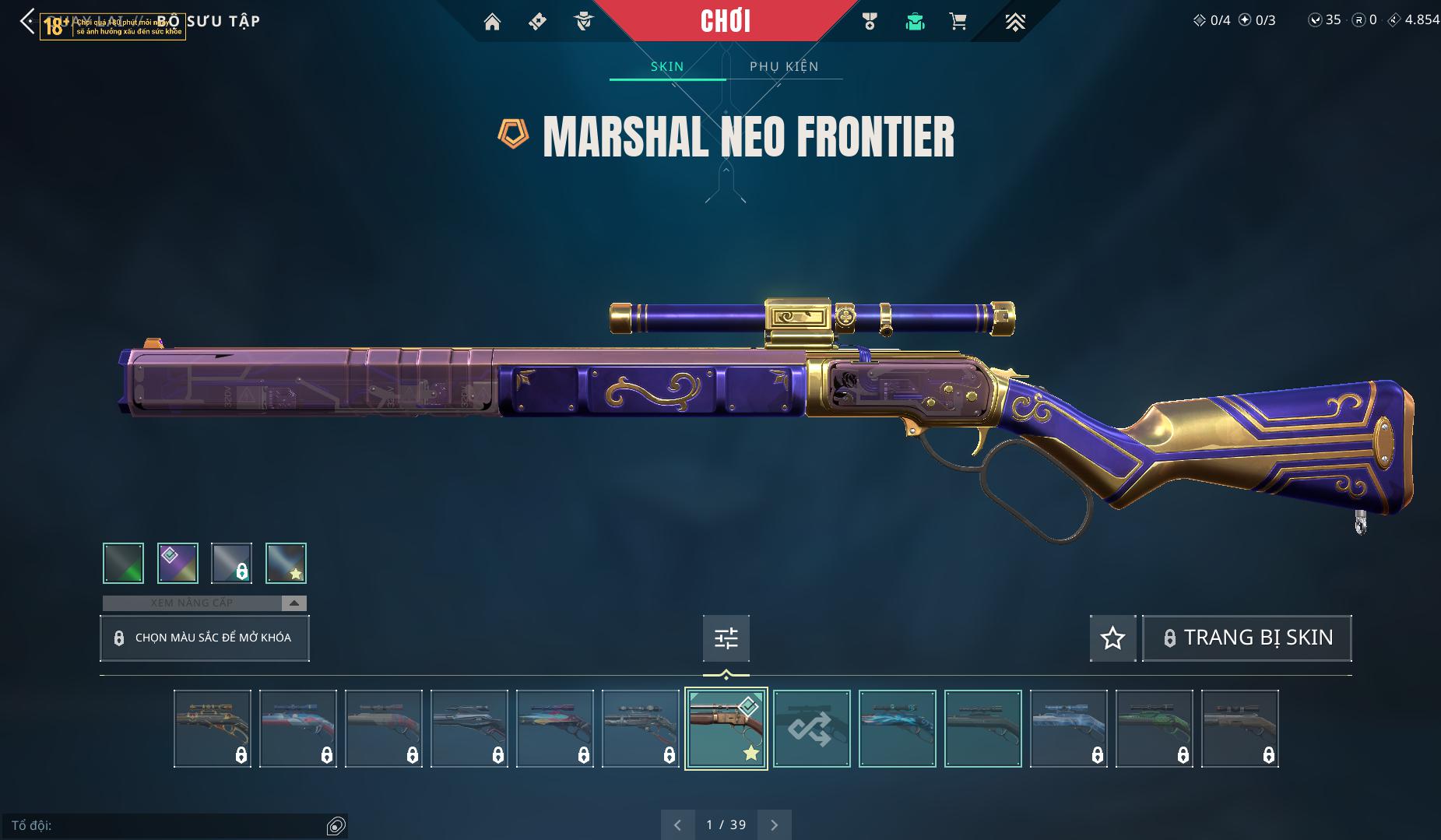Viewport: 1441px width, 840px height.
Task: Select the green color variant swatch
Action: click(x=123, y=563)
